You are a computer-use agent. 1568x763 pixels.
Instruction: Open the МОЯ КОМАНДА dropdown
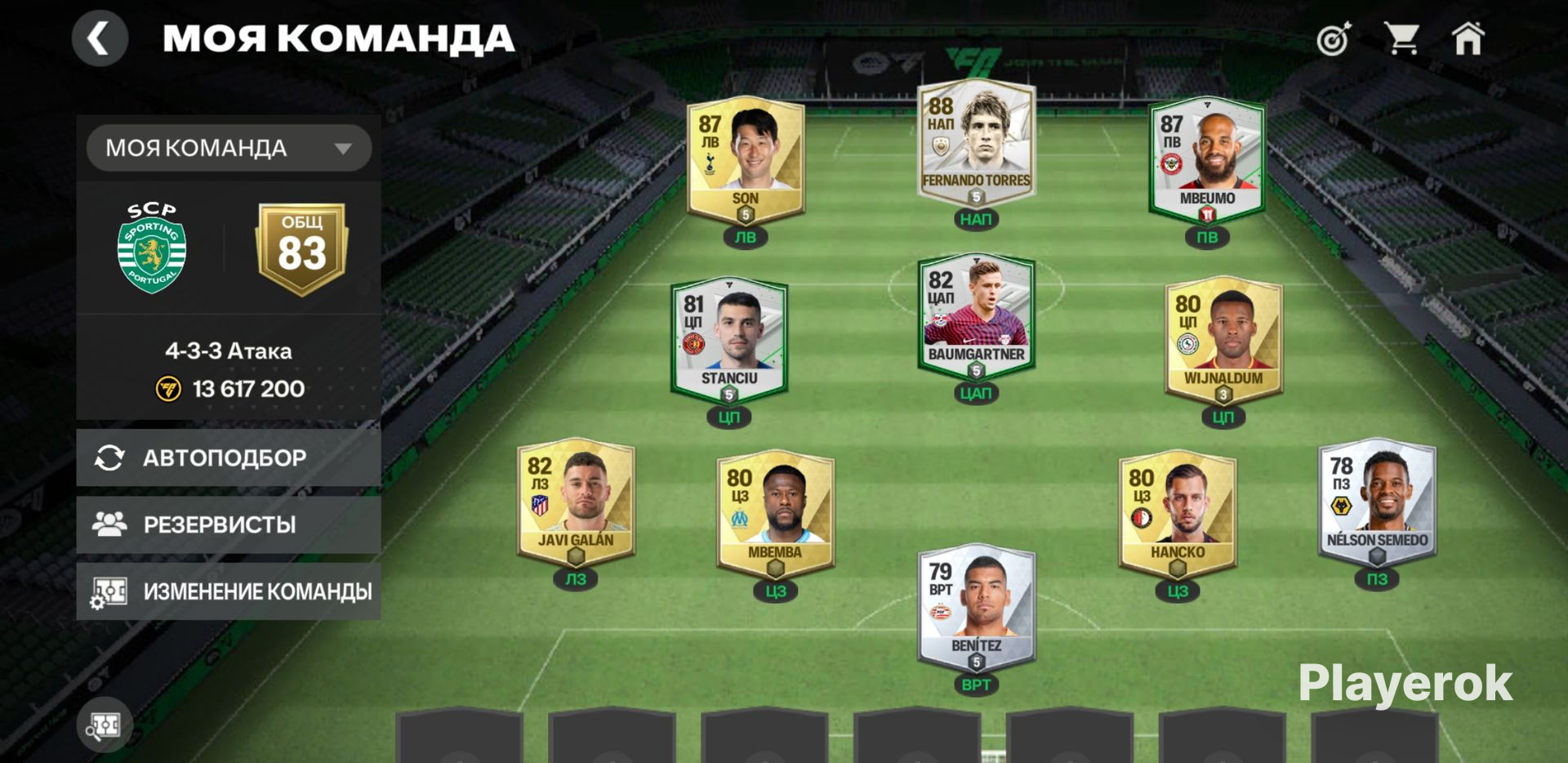pyautogui.click(x=229, y=148)
